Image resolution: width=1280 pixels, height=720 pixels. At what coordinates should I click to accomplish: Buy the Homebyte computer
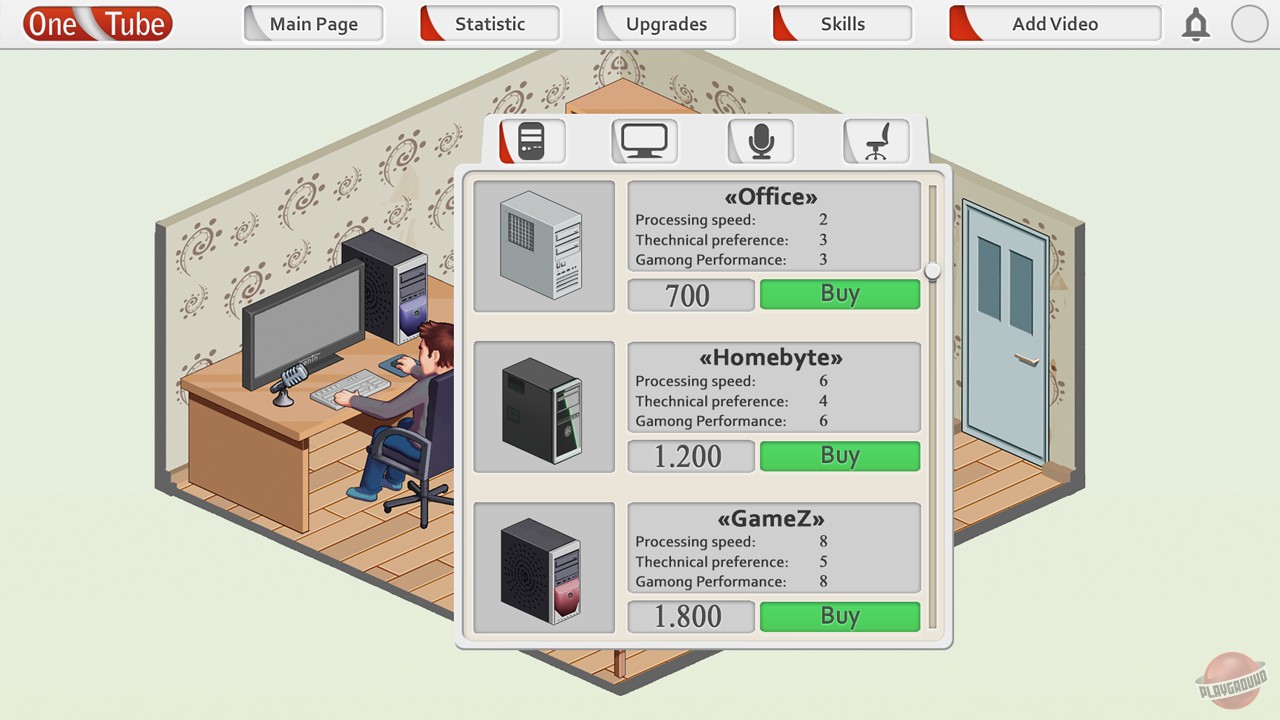[839, 456]
